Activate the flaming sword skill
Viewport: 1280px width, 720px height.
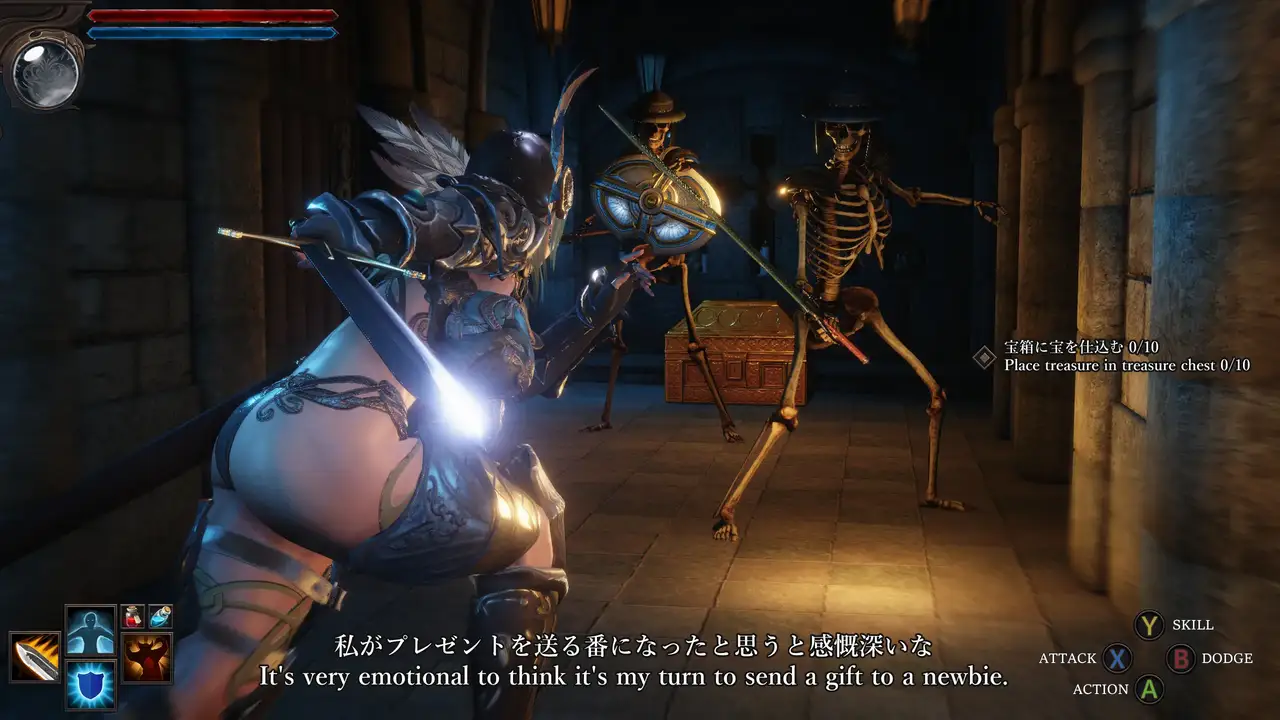(35, 657)
